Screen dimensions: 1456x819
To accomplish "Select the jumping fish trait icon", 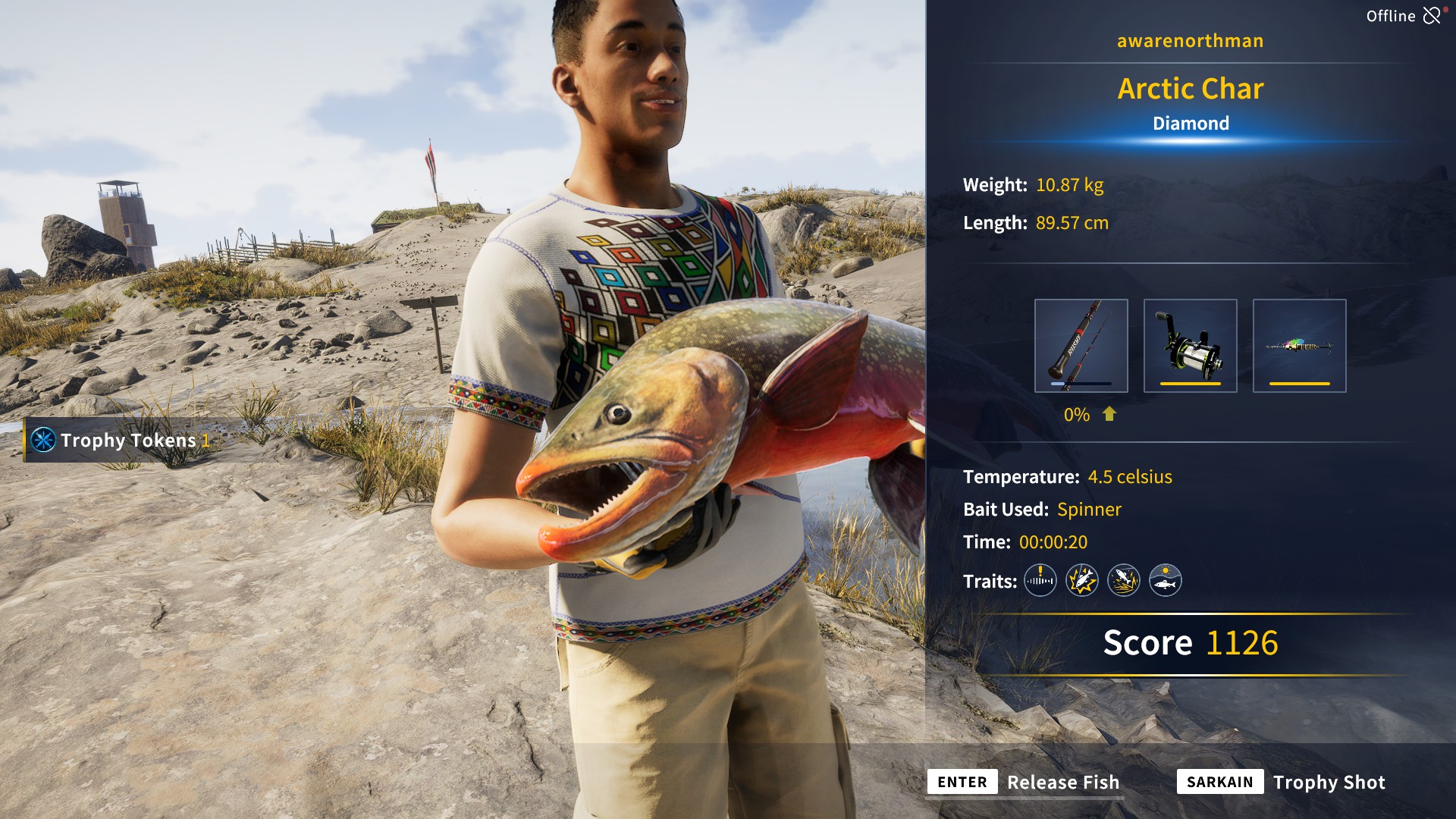I will point(1124,581).
